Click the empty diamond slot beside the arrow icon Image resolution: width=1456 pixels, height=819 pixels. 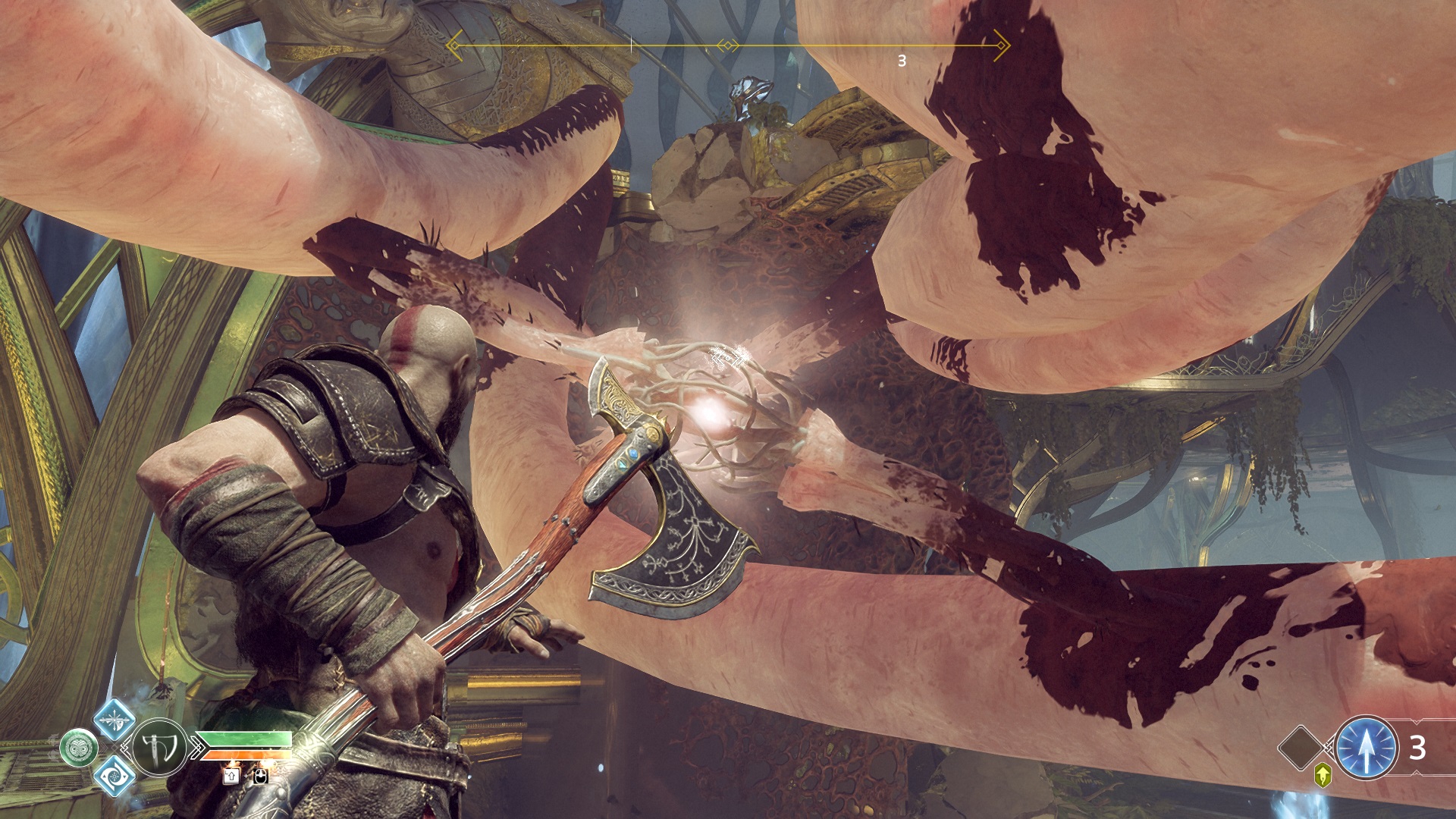tap(1301, 748)
